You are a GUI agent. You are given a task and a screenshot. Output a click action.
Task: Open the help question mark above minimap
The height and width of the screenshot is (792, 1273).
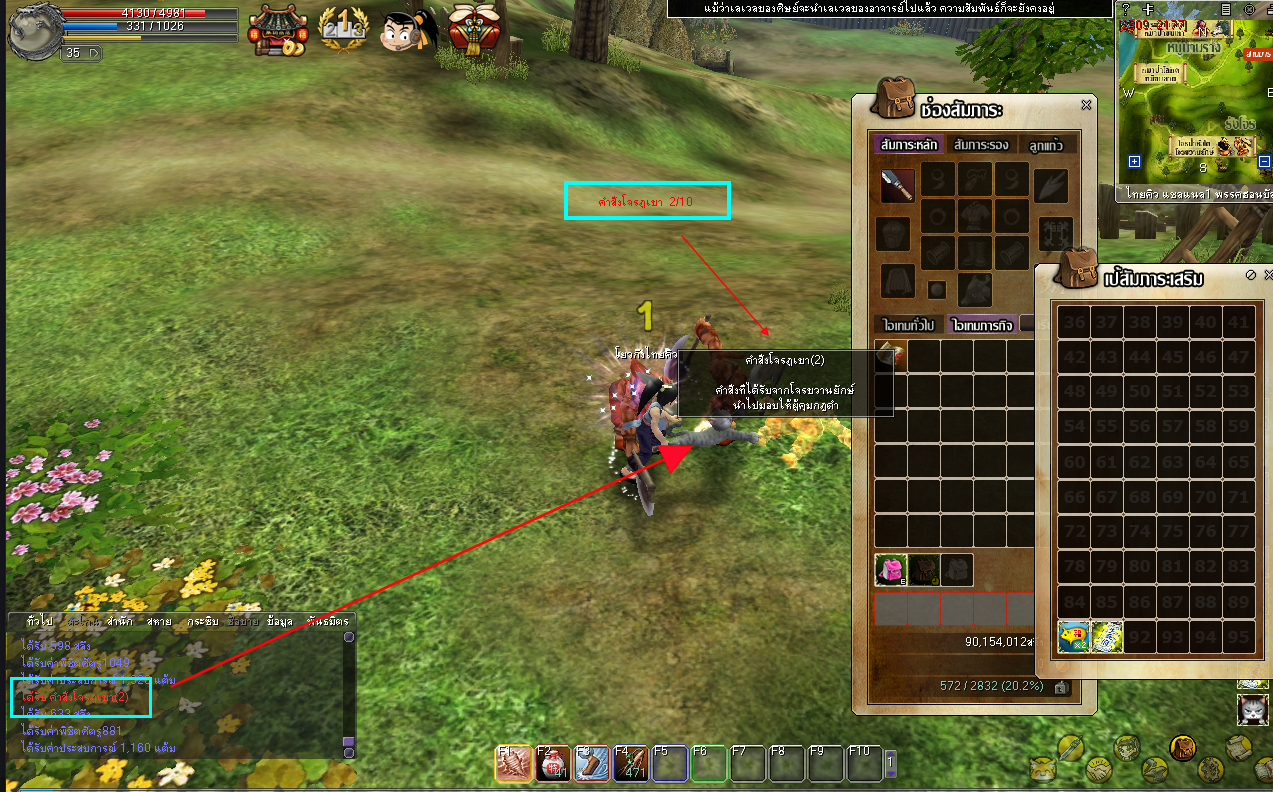pyautogui.click(x=1126, y=8)
